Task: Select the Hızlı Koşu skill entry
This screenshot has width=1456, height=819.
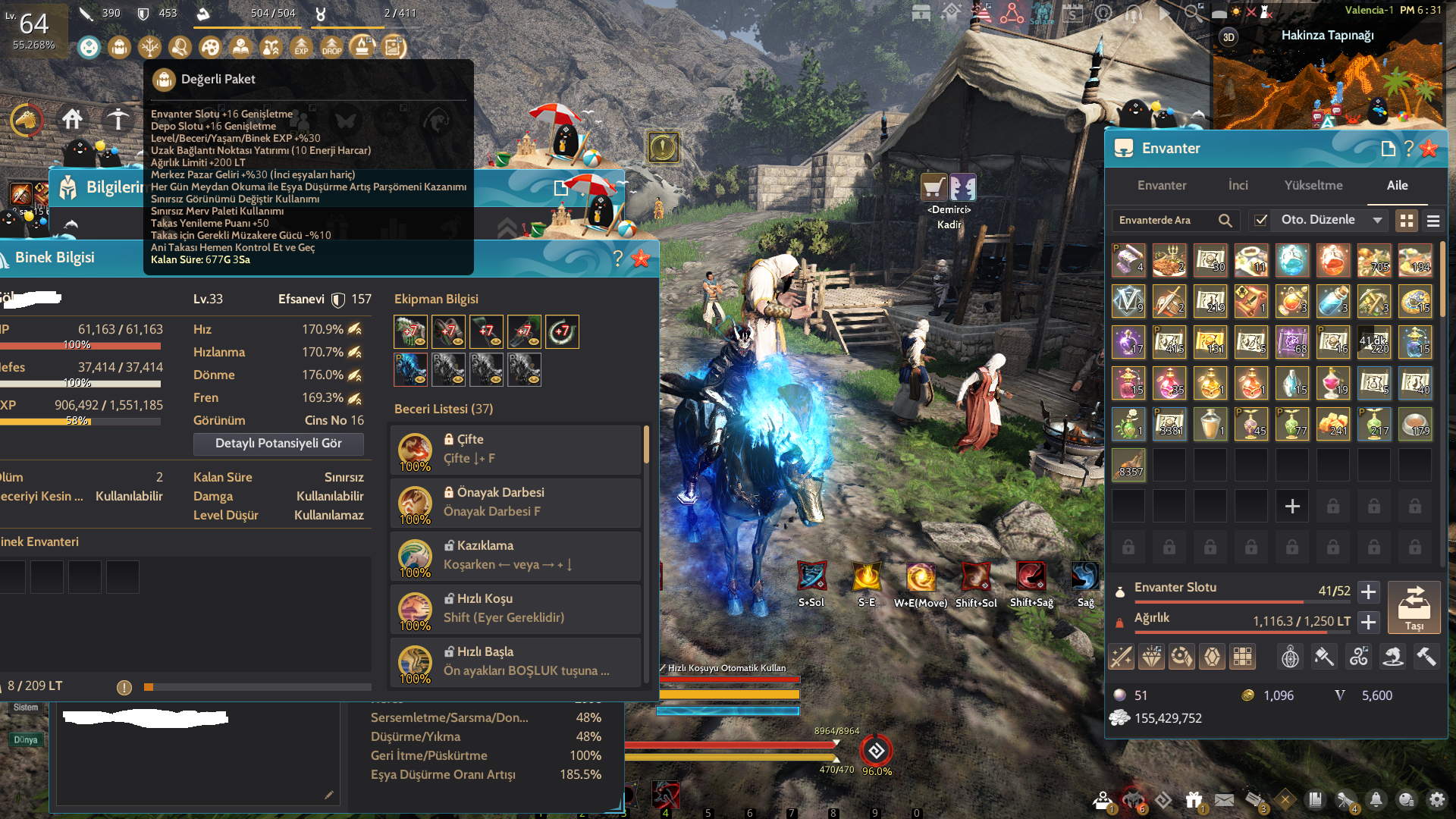Action: 516,609
